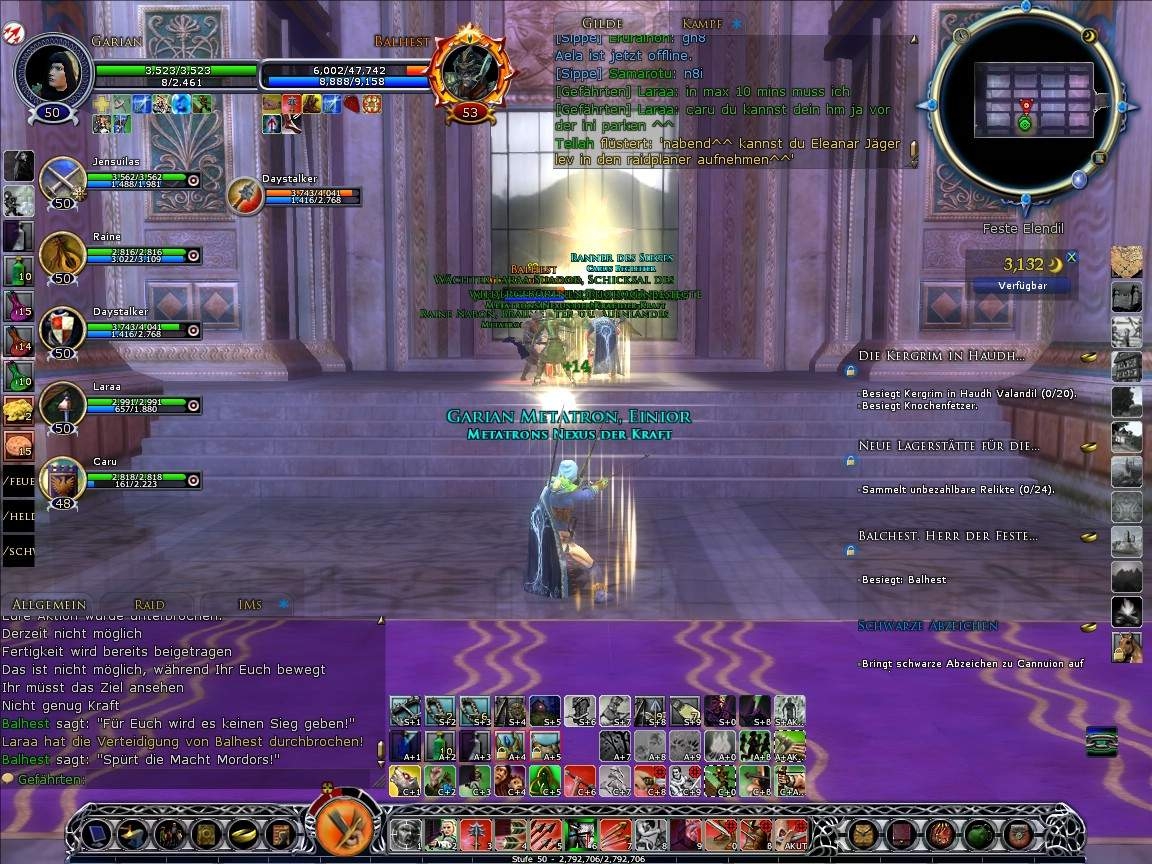The image size is (1152, 864).
Task: Open the Kampf chat tab
Action: pyautogui.click(x=702, y=23)
